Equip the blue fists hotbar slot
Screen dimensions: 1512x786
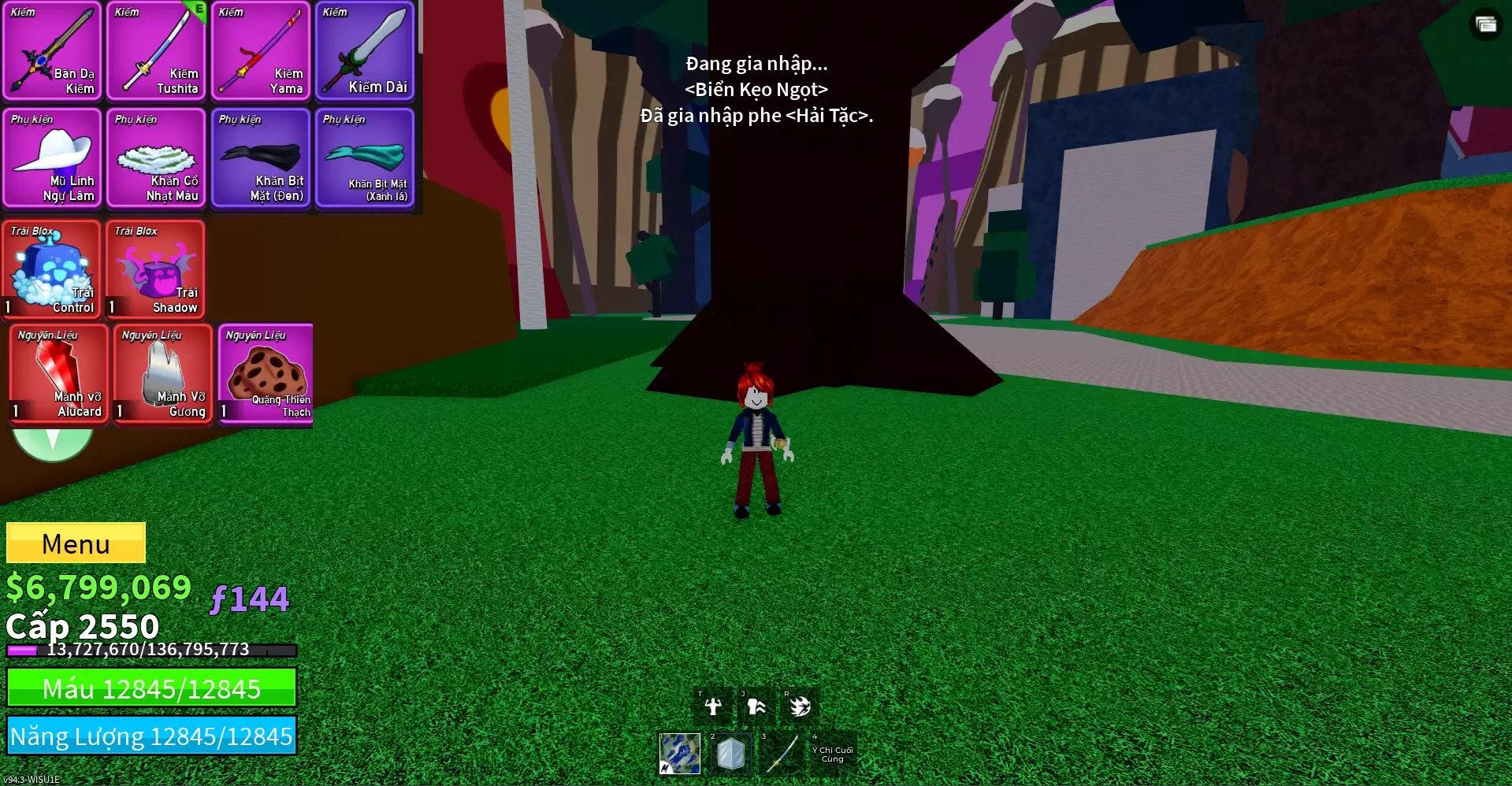click(679, 754)
